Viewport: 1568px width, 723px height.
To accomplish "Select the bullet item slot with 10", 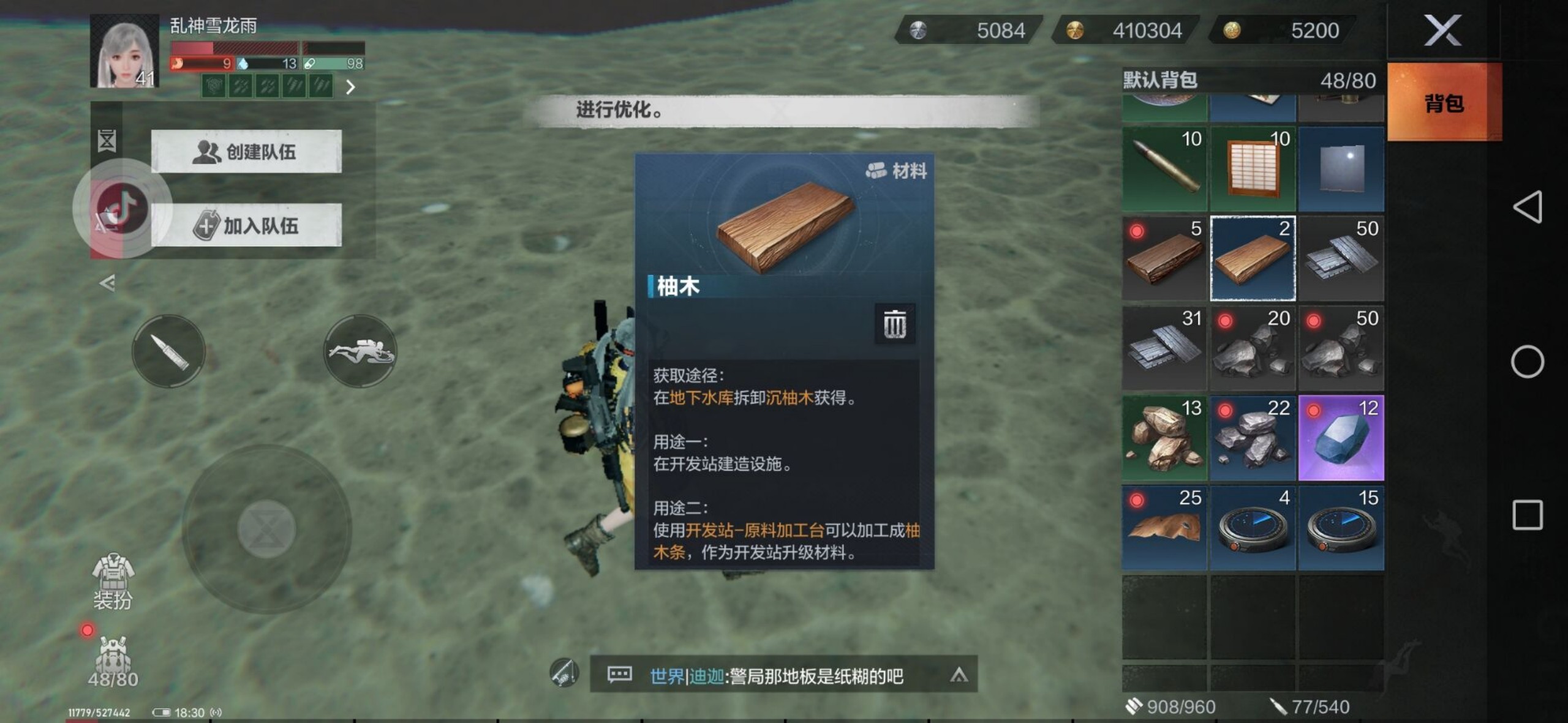I will [1164, 168].
